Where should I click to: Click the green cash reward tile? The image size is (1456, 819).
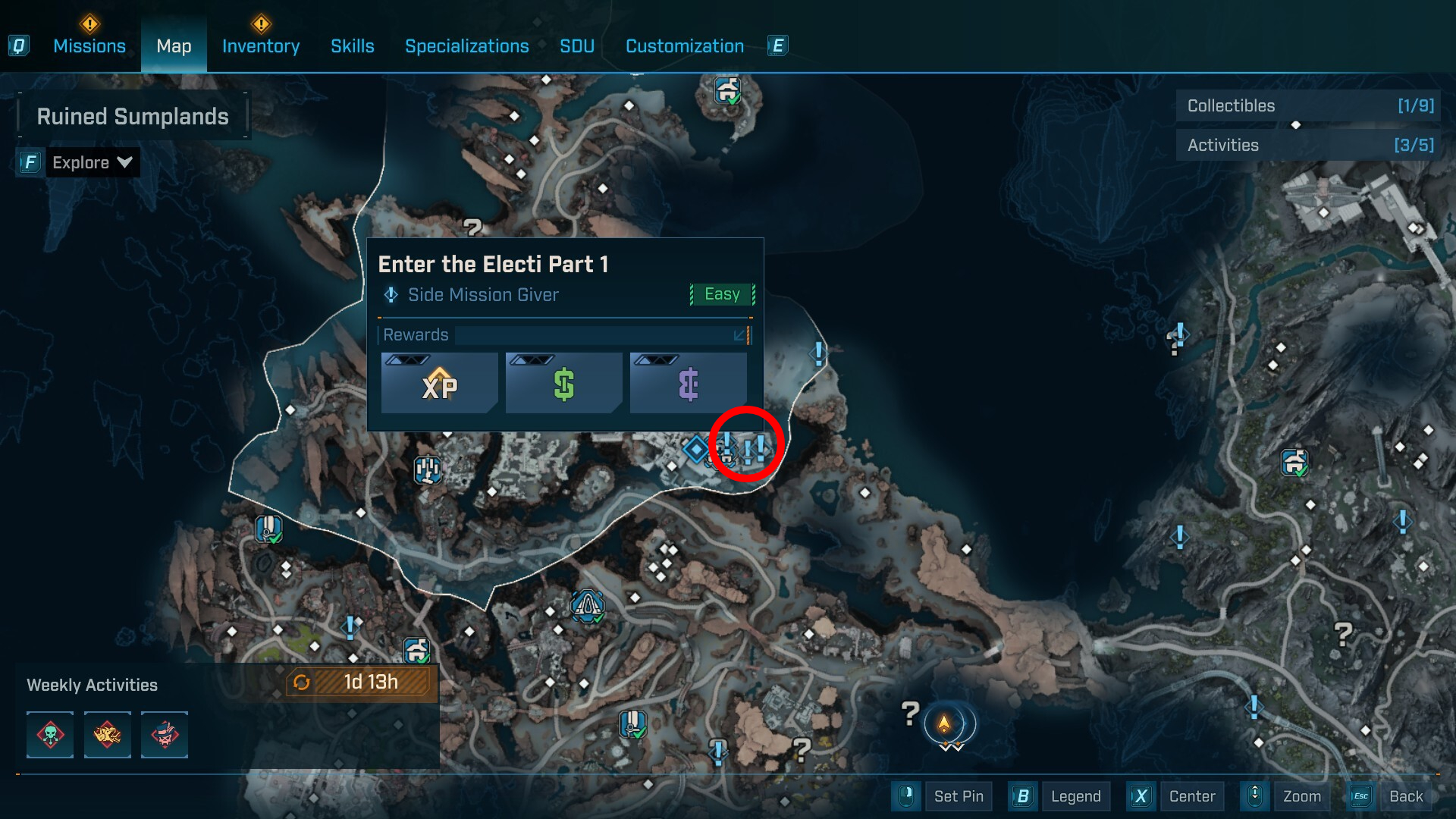coord(564,384)
